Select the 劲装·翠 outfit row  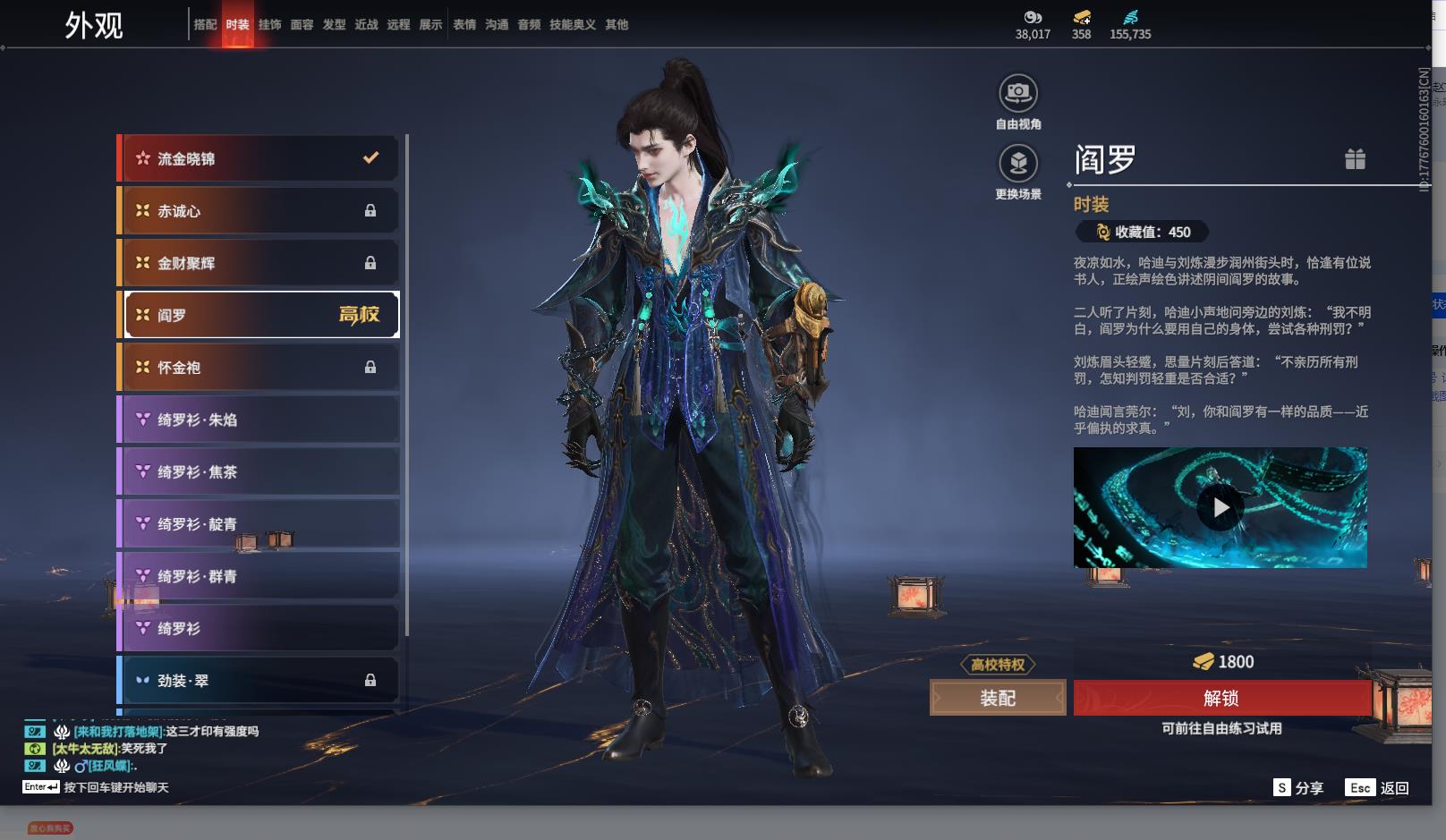(259, 681)
